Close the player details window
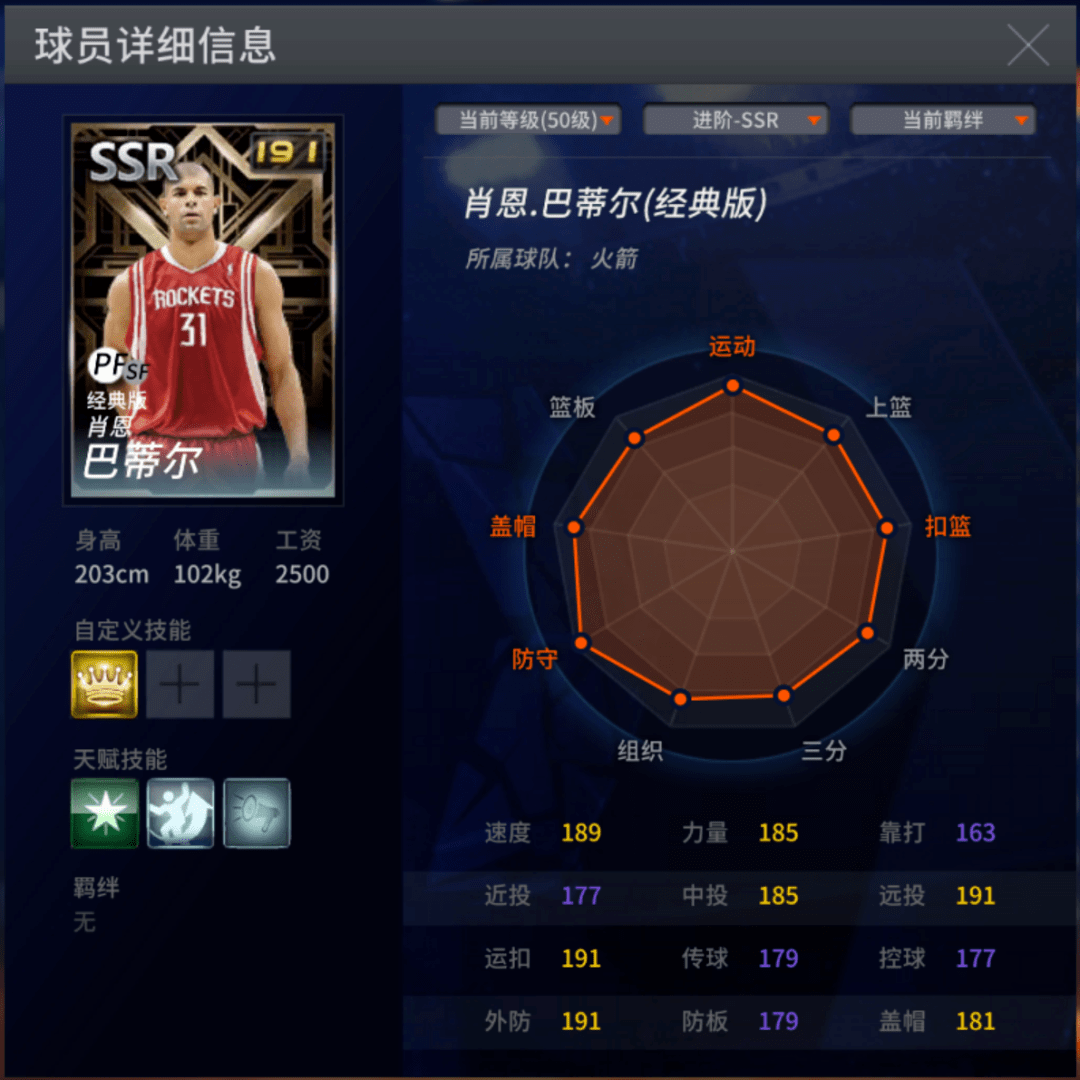 [x=1027, y=45]
